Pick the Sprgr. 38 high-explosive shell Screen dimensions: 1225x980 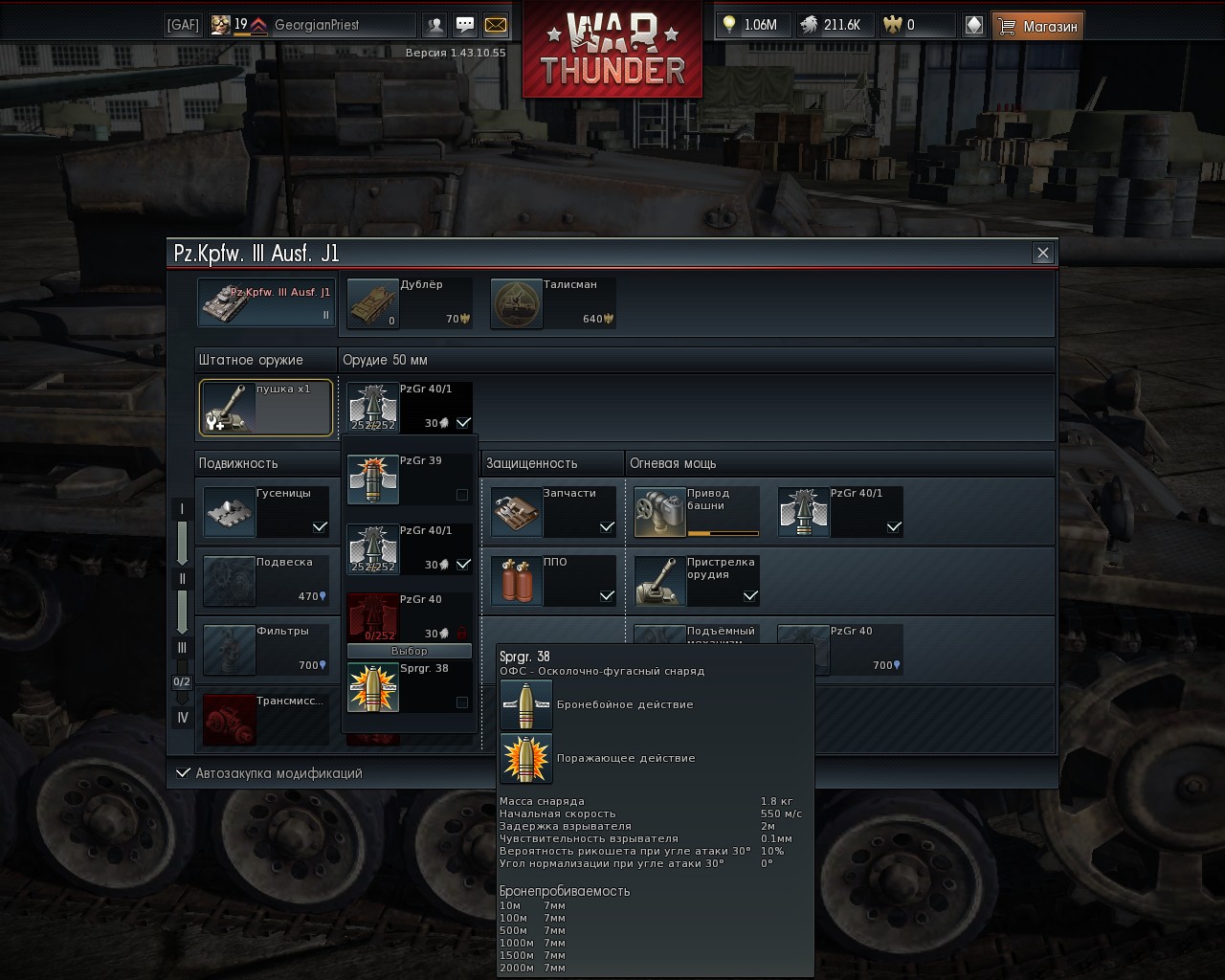point(409,686)
